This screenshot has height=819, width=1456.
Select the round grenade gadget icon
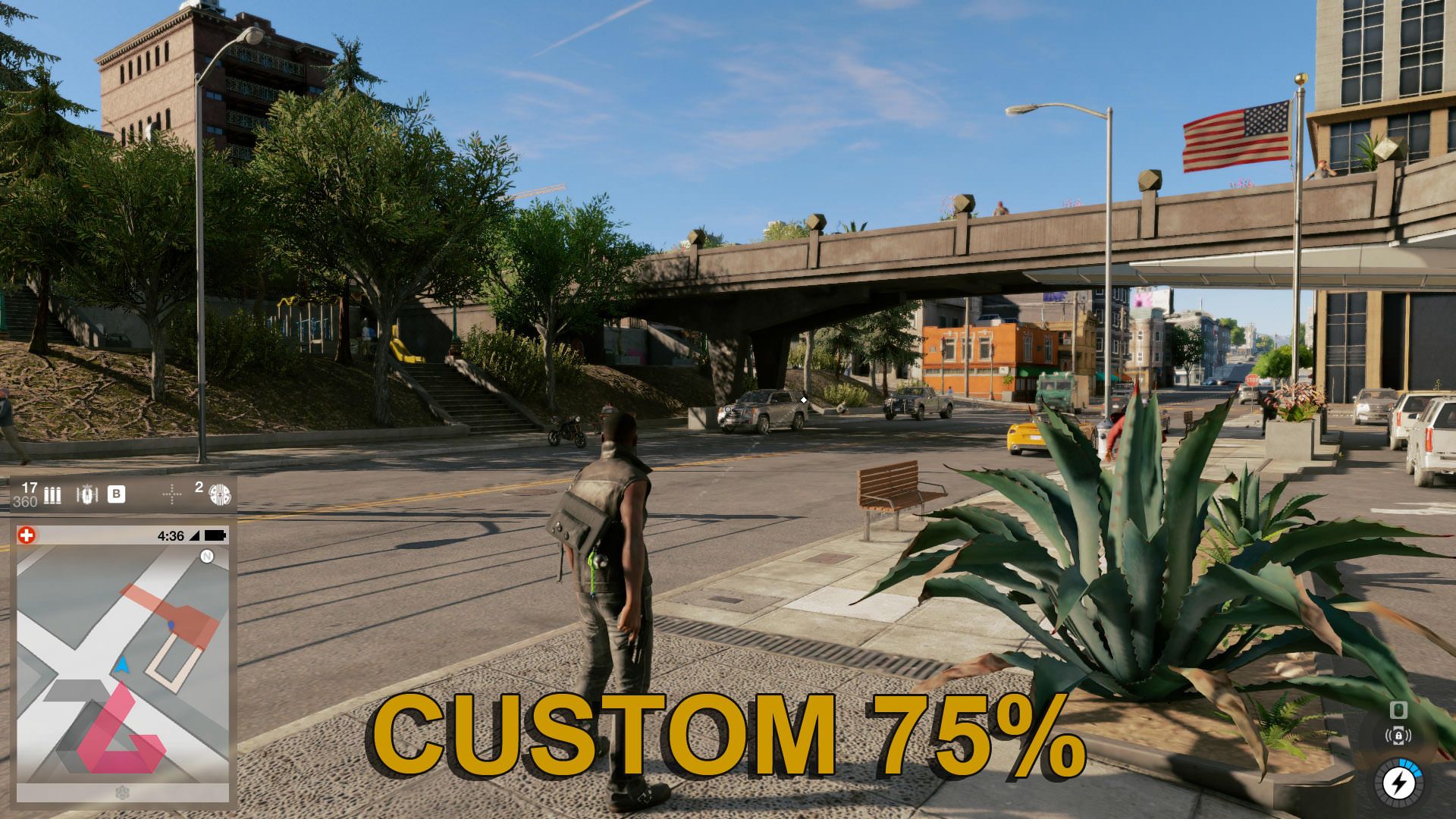click(220, 494)
